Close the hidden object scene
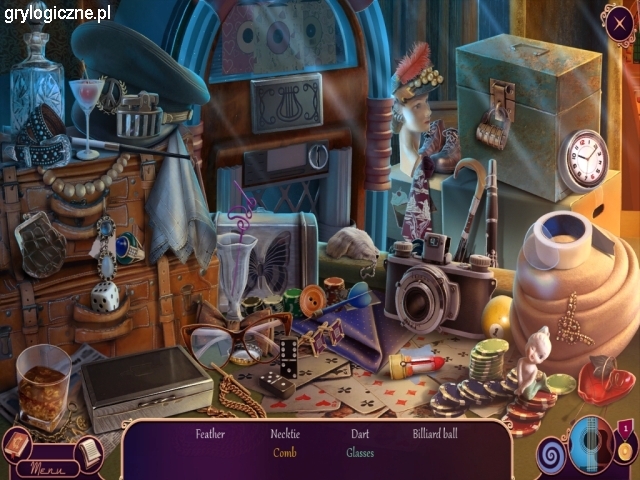This screenshot has width=640, height=480. (620, 22)
